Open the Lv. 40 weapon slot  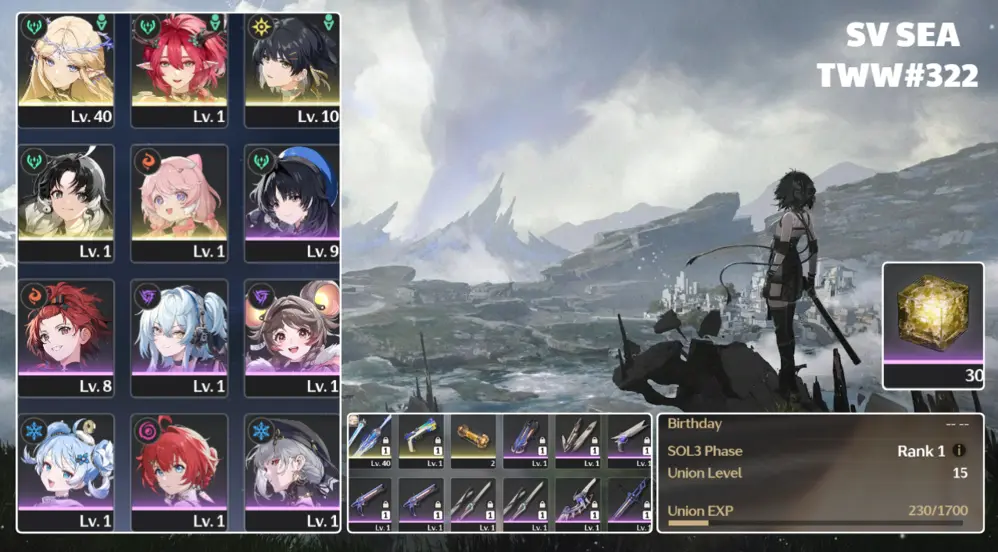[x=370, y=441]
